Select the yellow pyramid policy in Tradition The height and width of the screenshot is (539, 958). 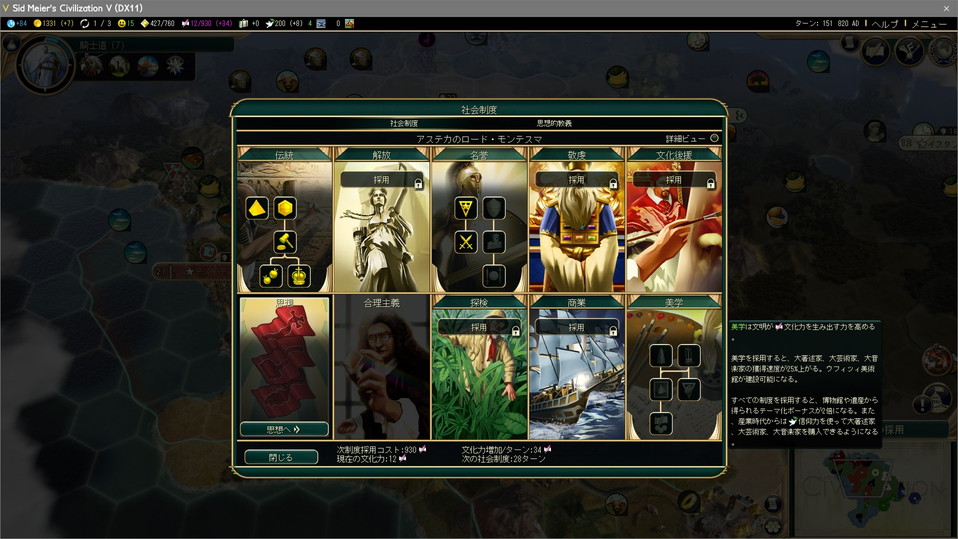(256, 208)
